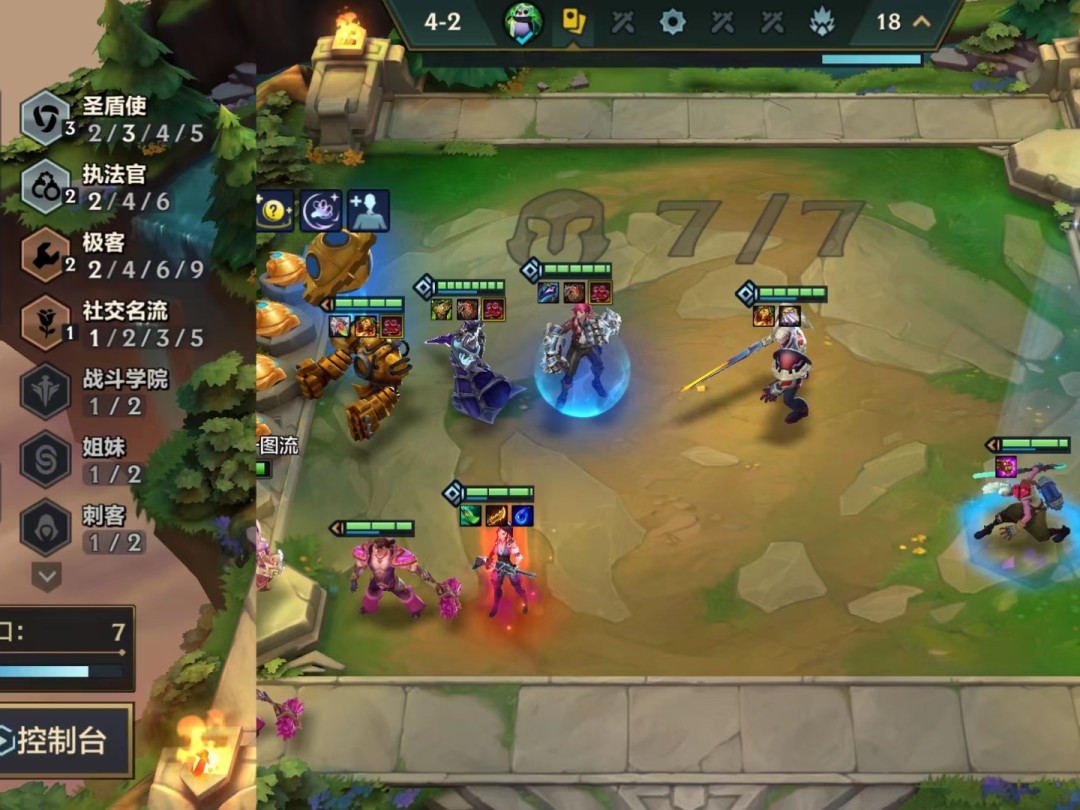This screenshot has height=810, width=1080.
Task: Click the yellow cards current-round icon
Action: [573, 22]
